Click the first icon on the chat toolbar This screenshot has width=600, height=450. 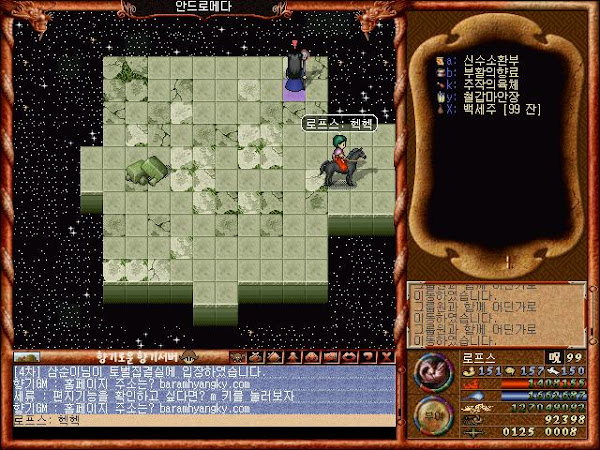tap(238, 356)
